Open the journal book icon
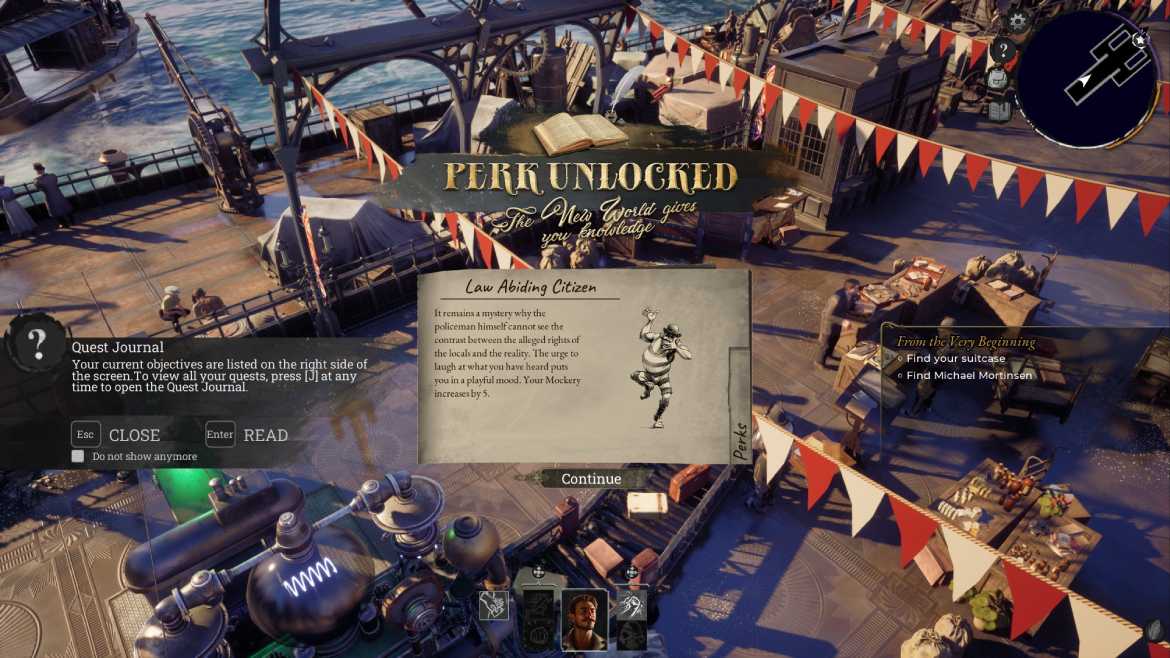Screen dimensions: 1170x658 click(1000, 109)
